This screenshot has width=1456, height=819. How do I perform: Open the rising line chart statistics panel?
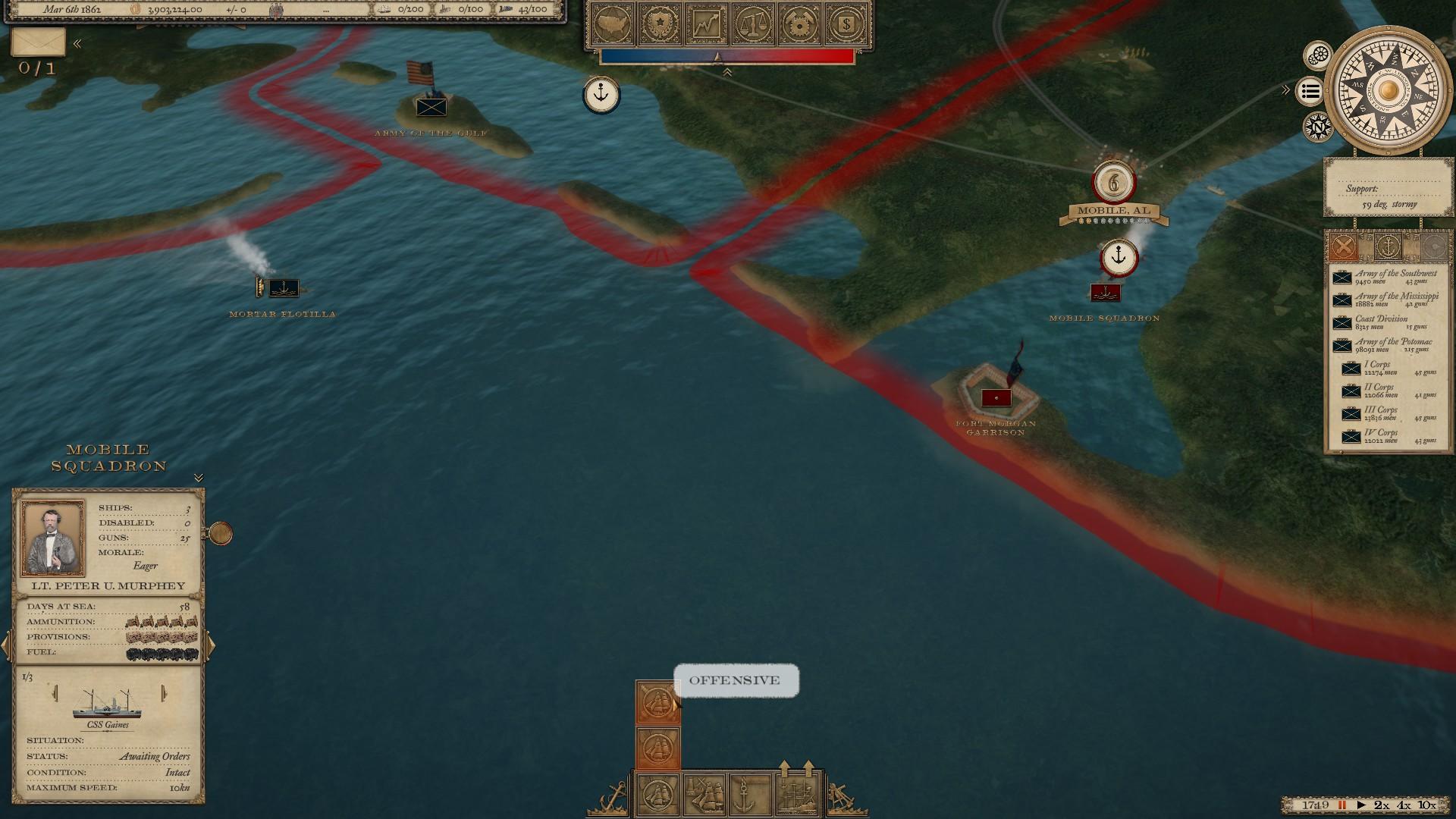click(x=707, y=24)
